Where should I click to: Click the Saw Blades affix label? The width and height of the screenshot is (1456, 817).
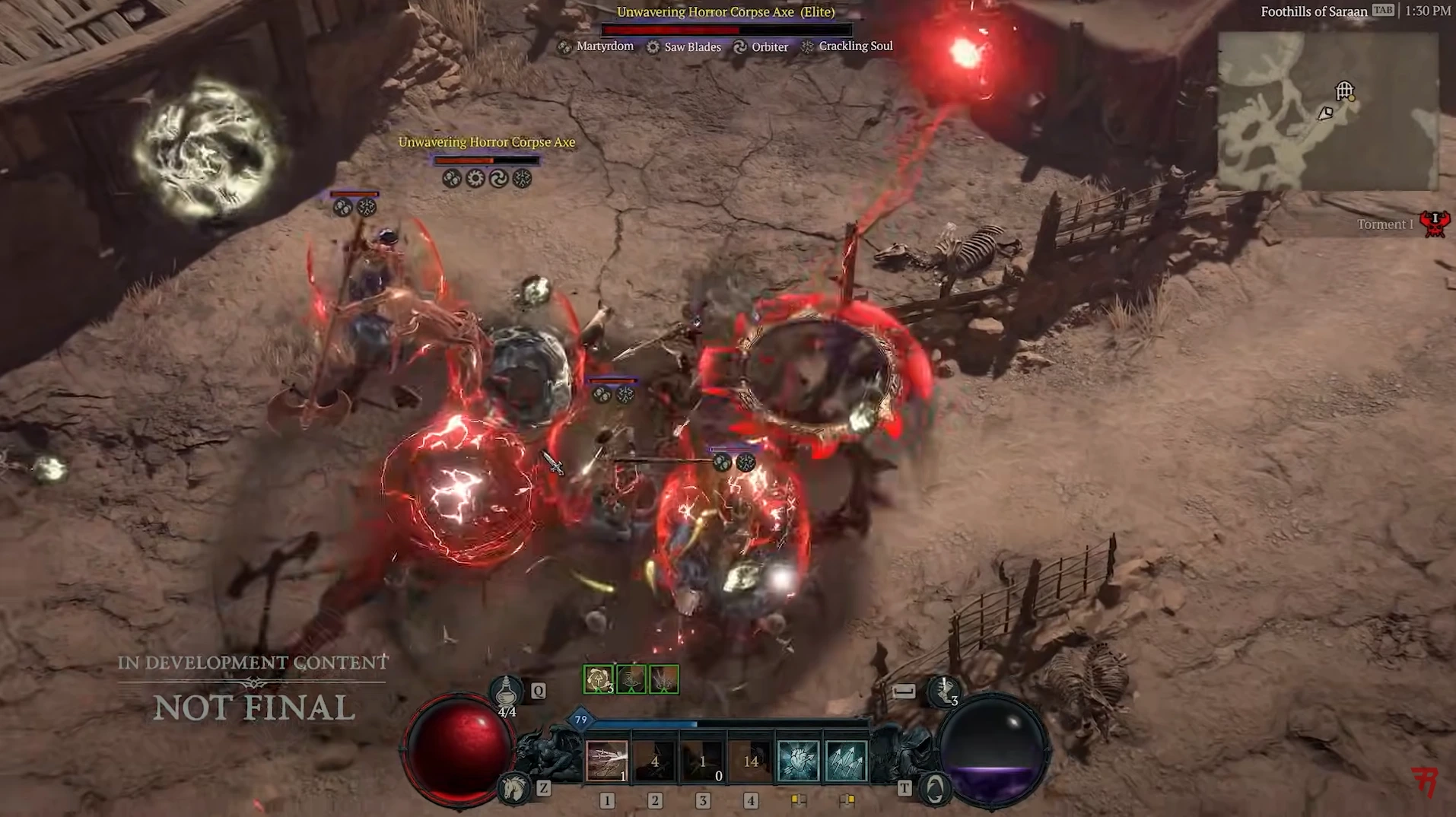click(x=691, y=47)
